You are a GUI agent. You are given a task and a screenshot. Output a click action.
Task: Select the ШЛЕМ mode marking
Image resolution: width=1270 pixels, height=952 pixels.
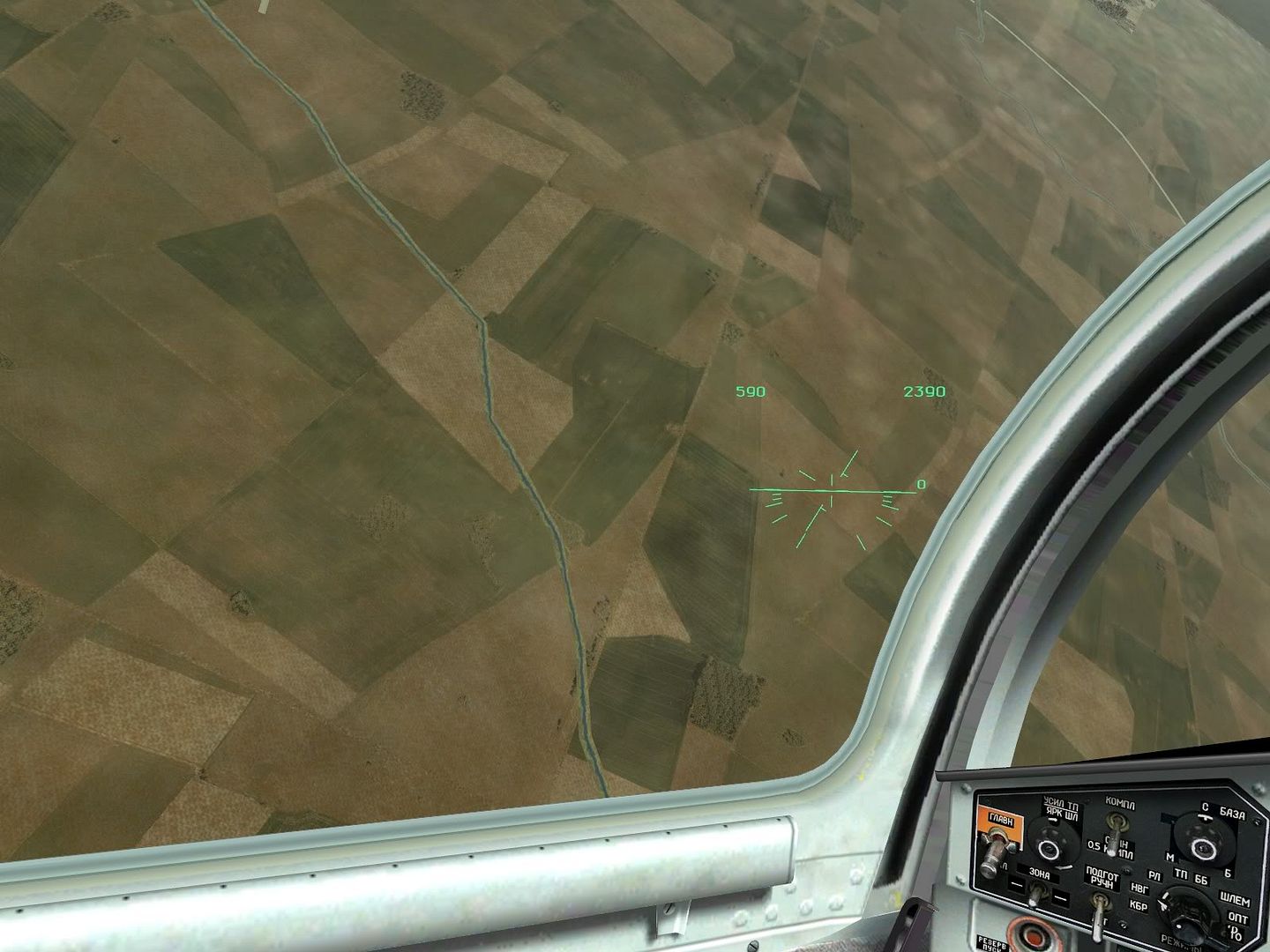(x=1235, y=898)
